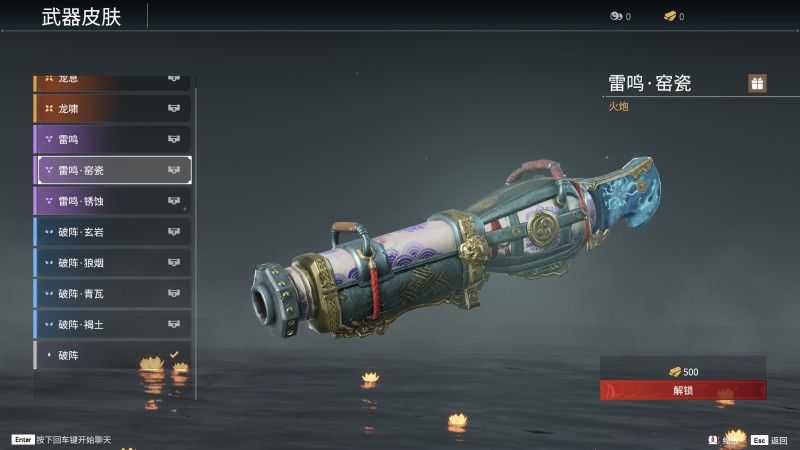This screenshot has height=450, width=800.
Task: Pick the 雷鸣·锈蚀 skin
Action: pos(112,201)
